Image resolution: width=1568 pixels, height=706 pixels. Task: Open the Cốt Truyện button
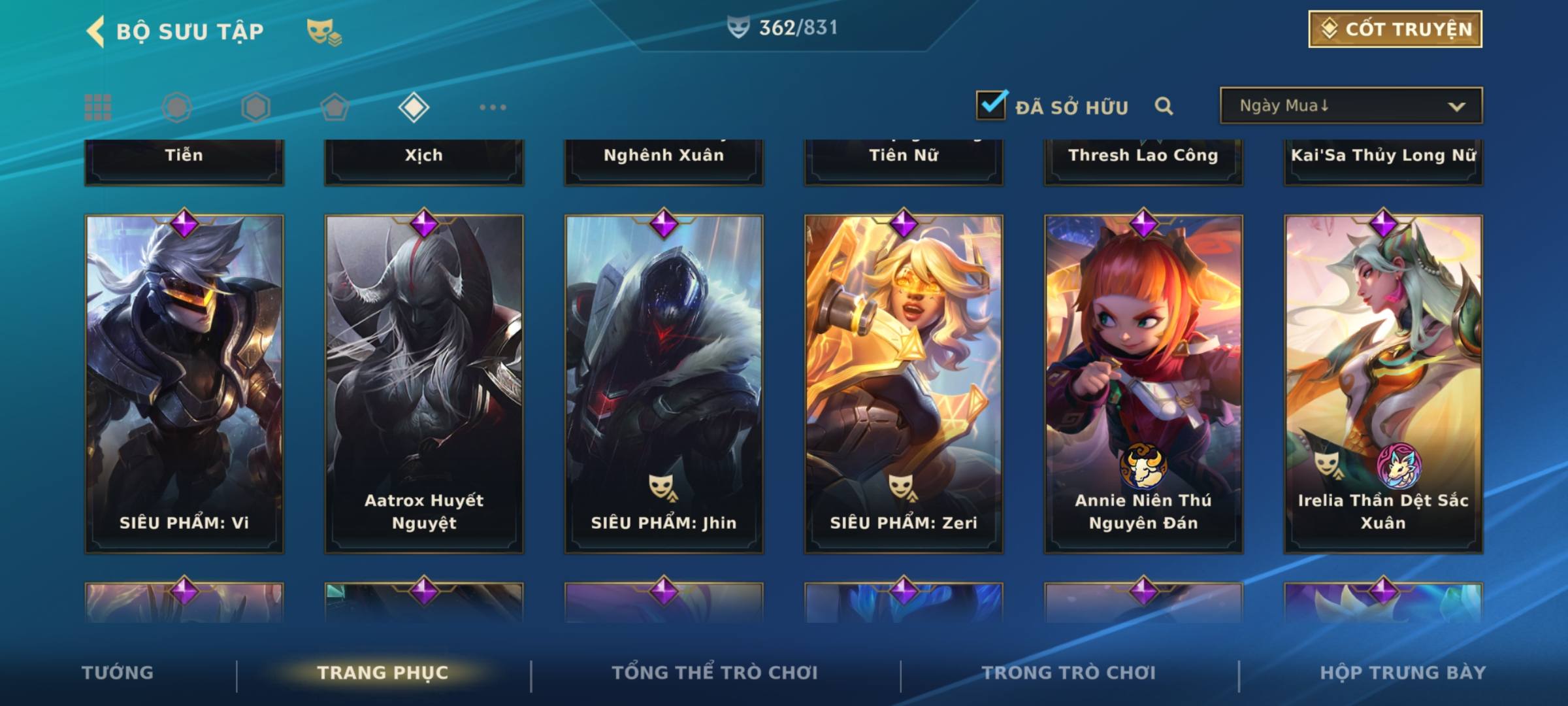(x=1395, y=29)
